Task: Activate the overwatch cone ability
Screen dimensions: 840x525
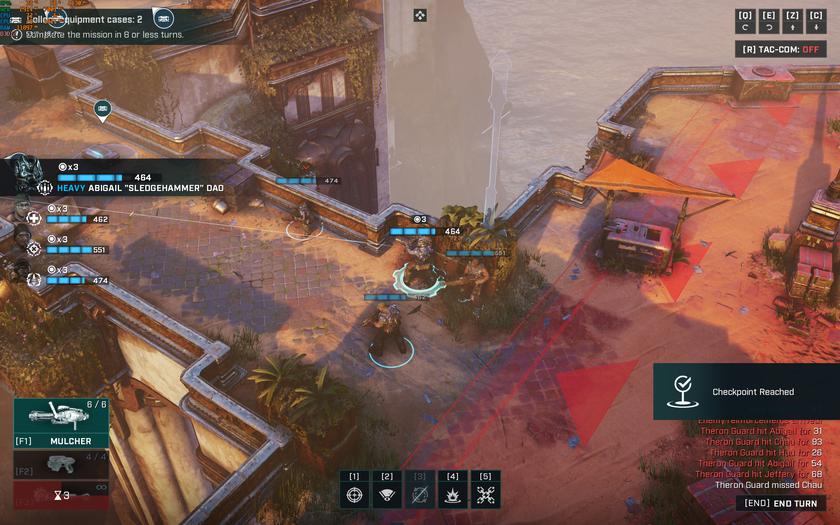Action: 387,495
